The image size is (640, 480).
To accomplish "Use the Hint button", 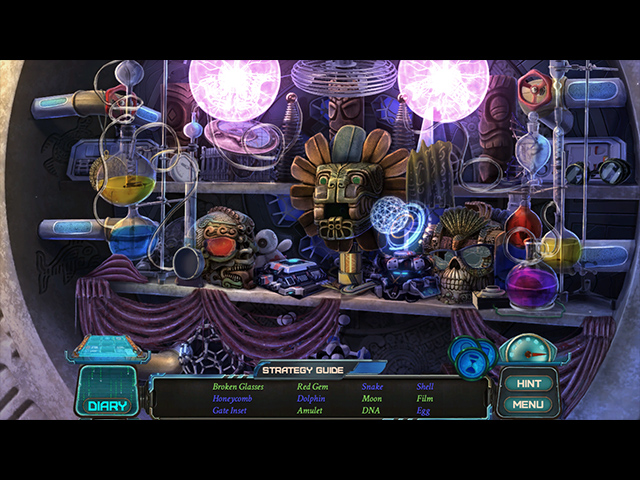I will pyautogui.click(x=529, y=383).
